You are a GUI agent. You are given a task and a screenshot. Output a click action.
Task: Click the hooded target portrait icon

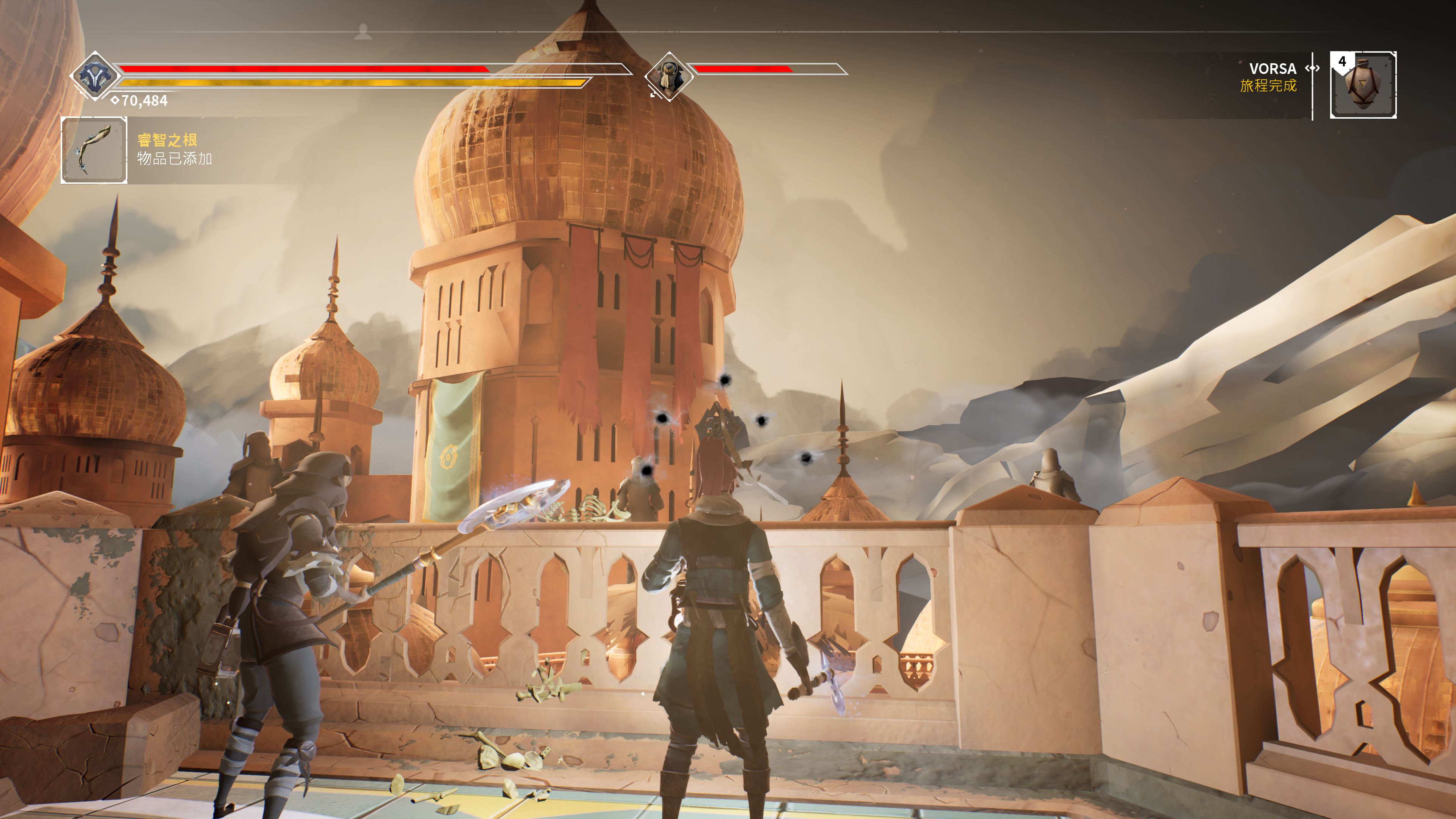coord(669,76)
